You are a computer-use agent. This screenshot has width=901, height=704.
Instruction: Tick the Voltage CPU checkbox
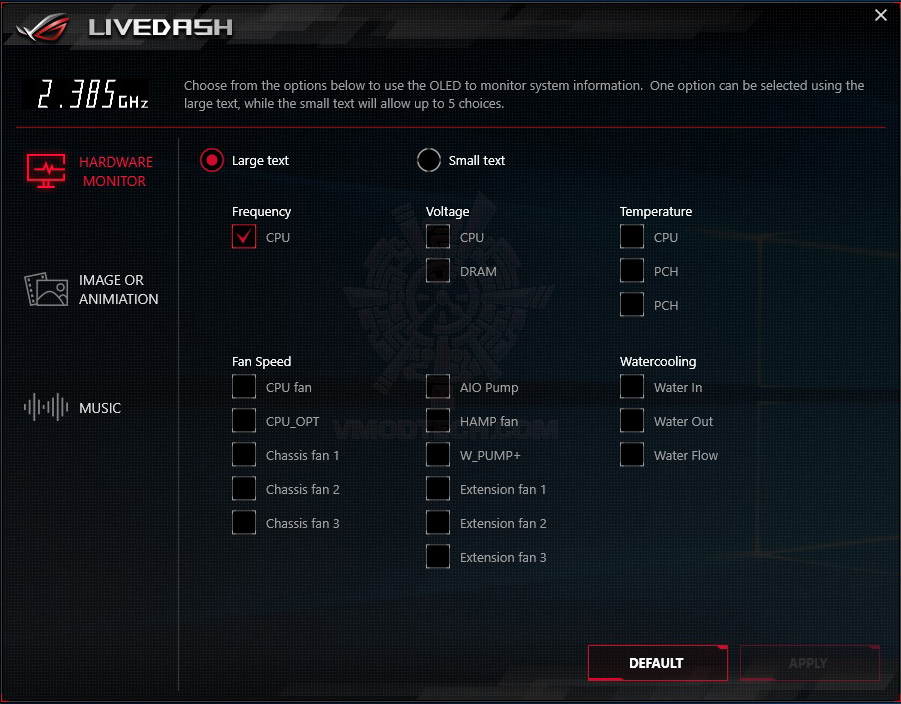click(438, 237)
